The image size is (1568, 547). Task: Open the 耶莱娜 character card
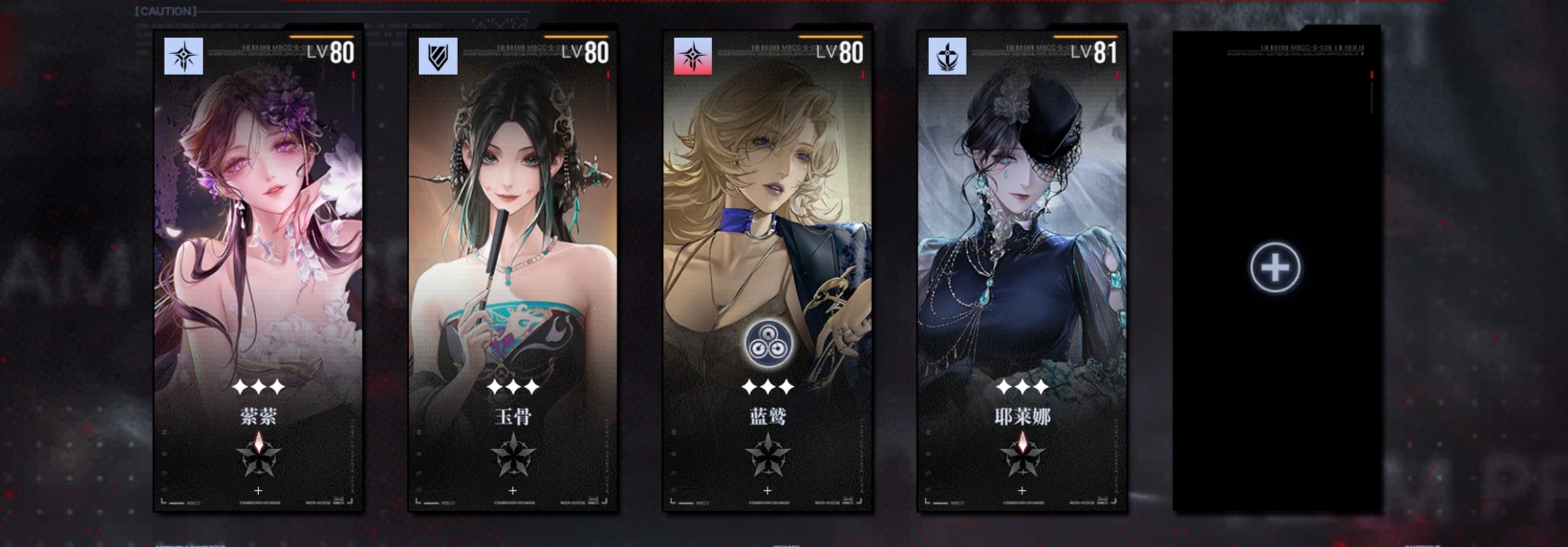1022,270
